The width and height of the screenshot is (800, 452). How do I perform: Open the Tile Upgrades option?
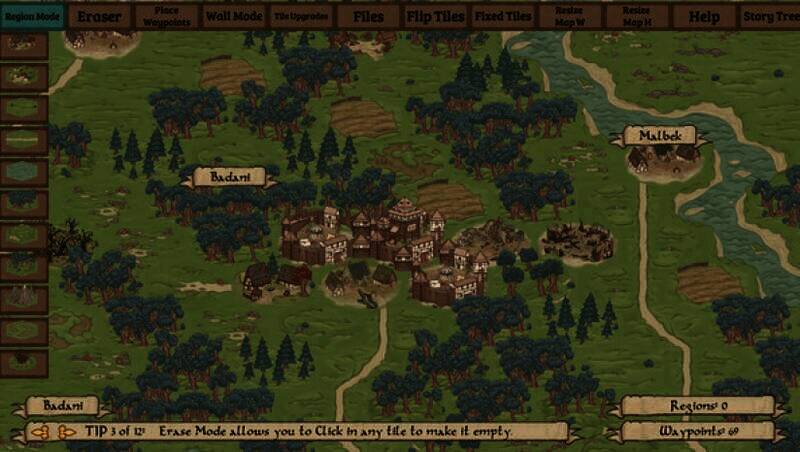click(x=300, y=16)
